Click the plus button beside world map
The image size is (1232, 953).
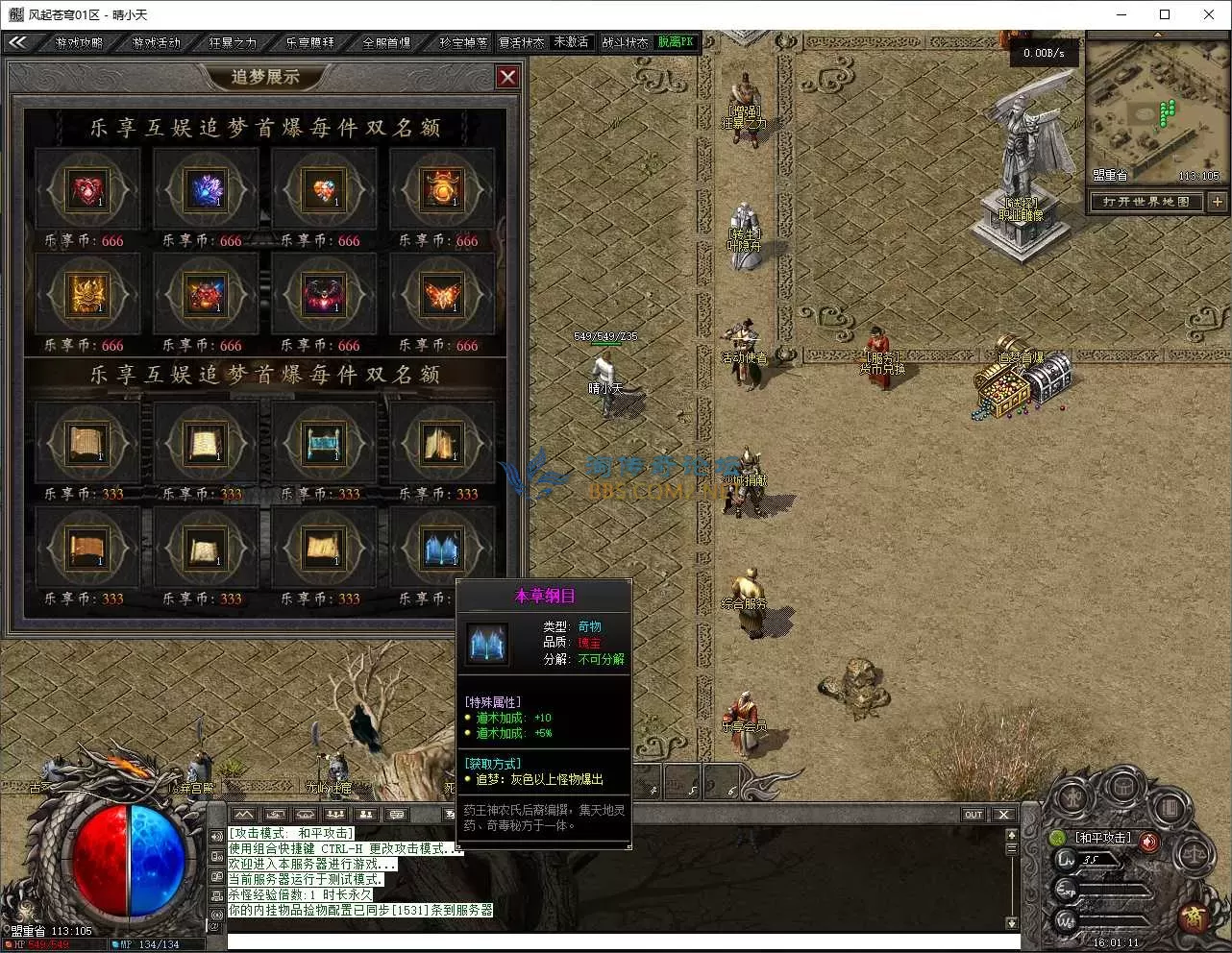pos(1218,202)
